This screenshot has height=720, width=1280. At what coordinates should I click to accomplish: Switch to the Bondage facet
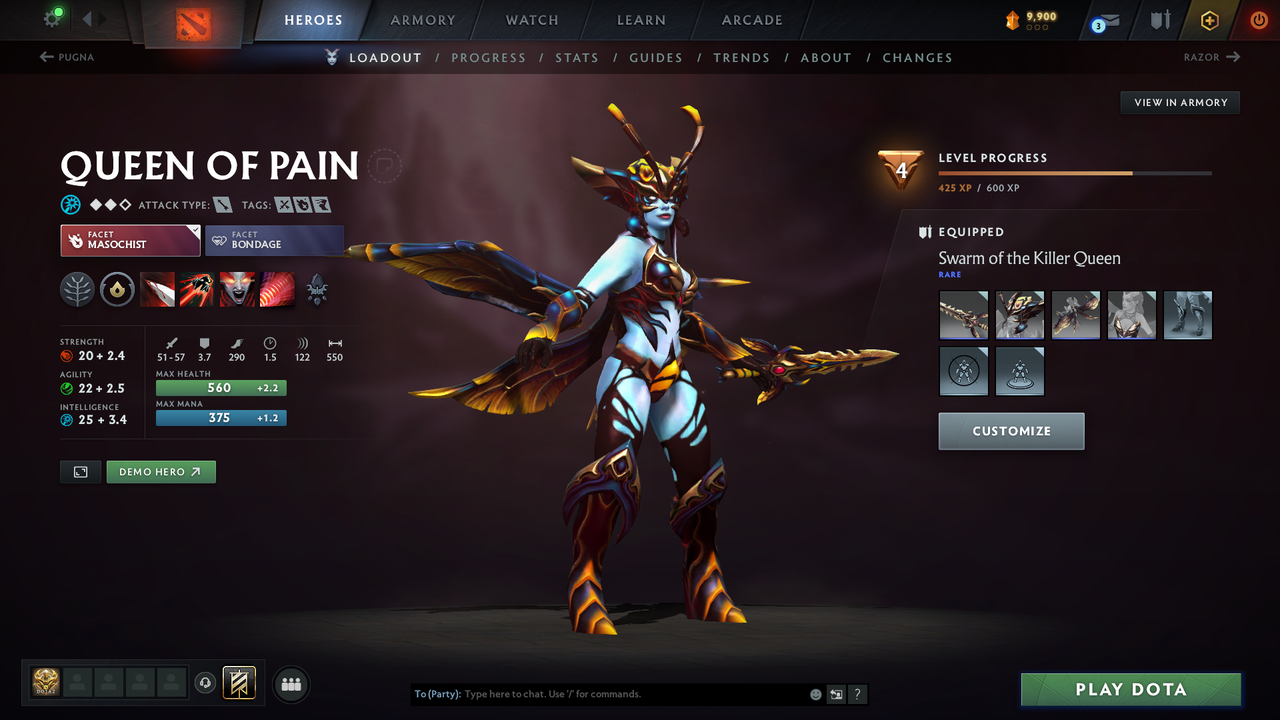(275, 241)
